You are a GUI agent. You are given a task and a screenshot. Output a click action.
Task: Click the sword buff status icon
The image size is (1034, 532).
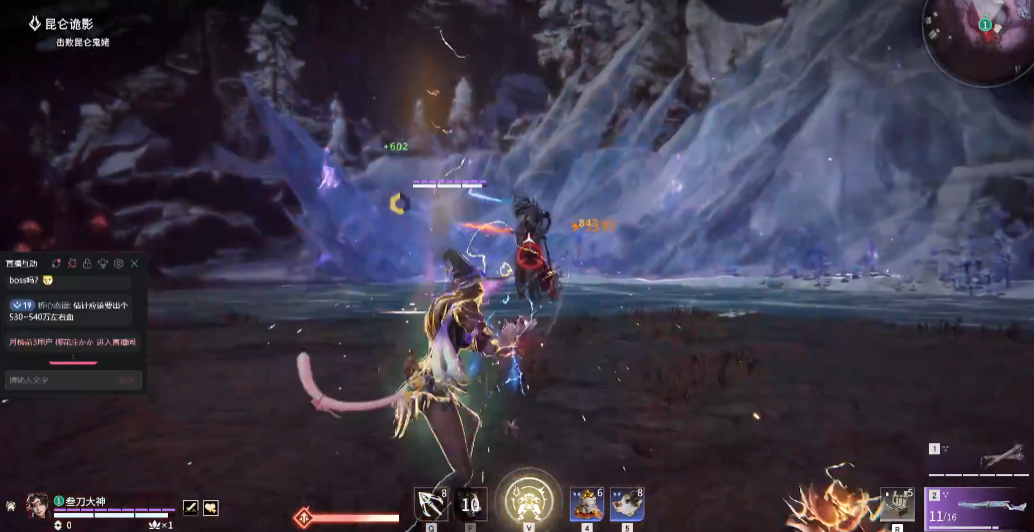[x=191, y=508]
